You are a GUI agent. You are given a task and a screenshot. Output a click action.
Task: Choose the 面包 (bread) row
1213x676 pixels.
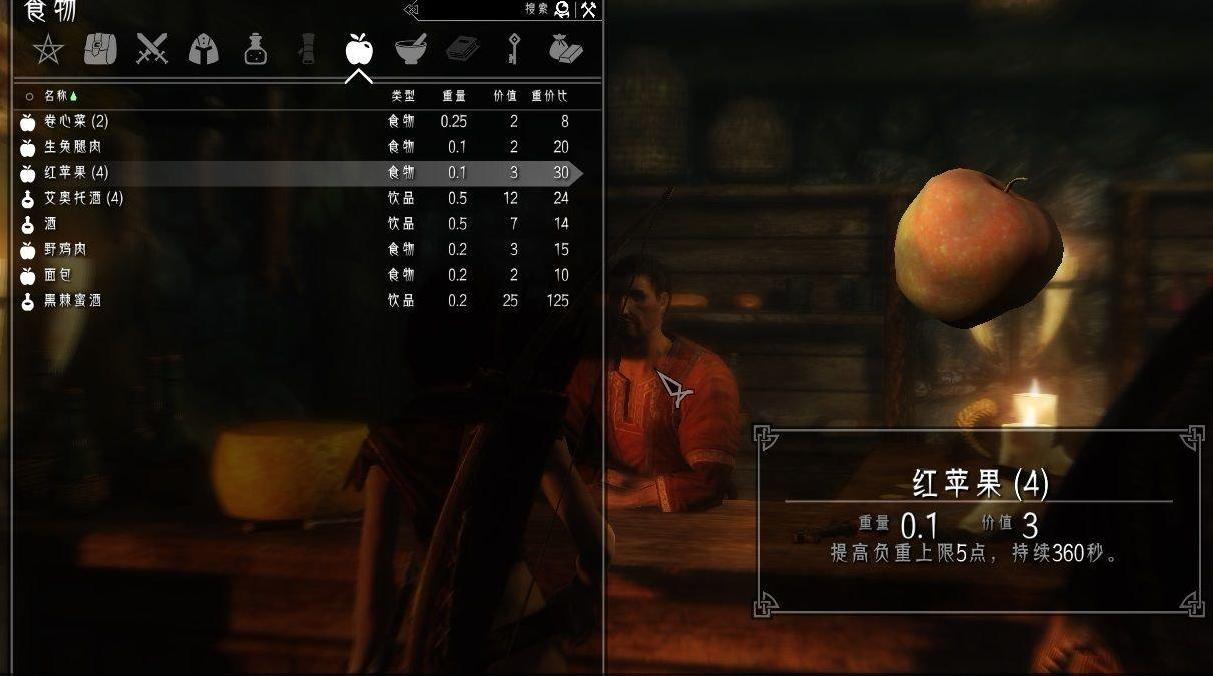[57, 275]
